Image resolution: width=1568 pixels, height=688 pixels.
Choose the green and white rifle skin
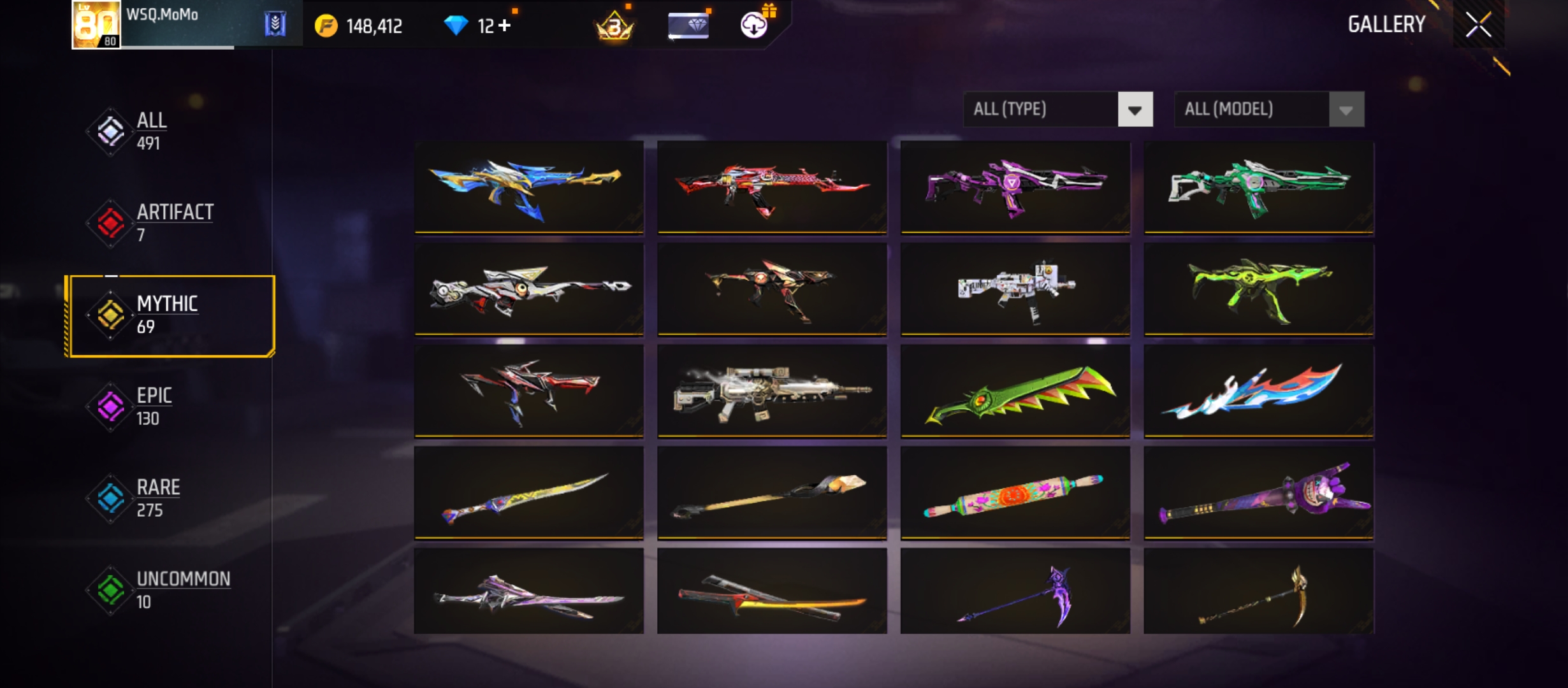pyautogui.click(x=1258, y=187)
